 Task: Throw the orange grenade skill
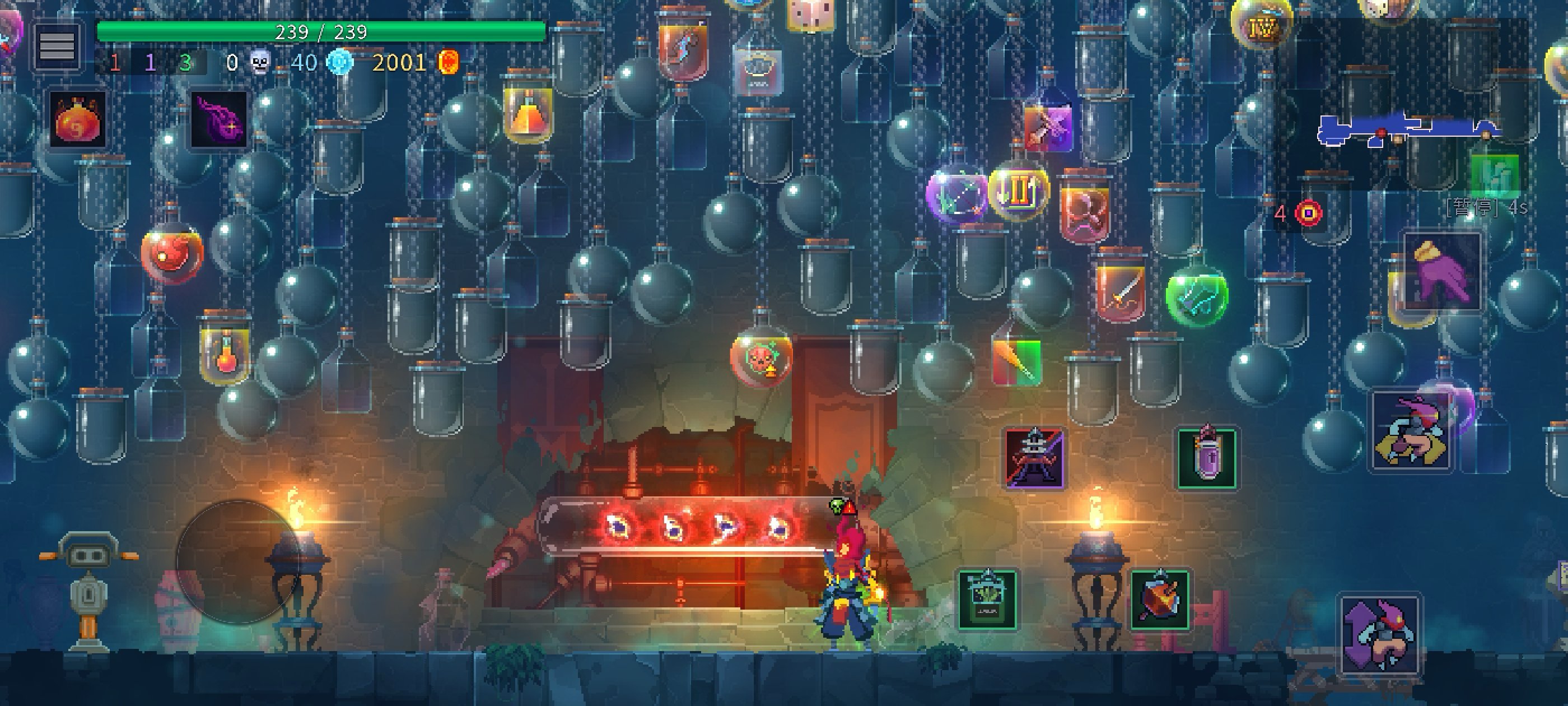pyautogui.click(x=1160, y=600)
